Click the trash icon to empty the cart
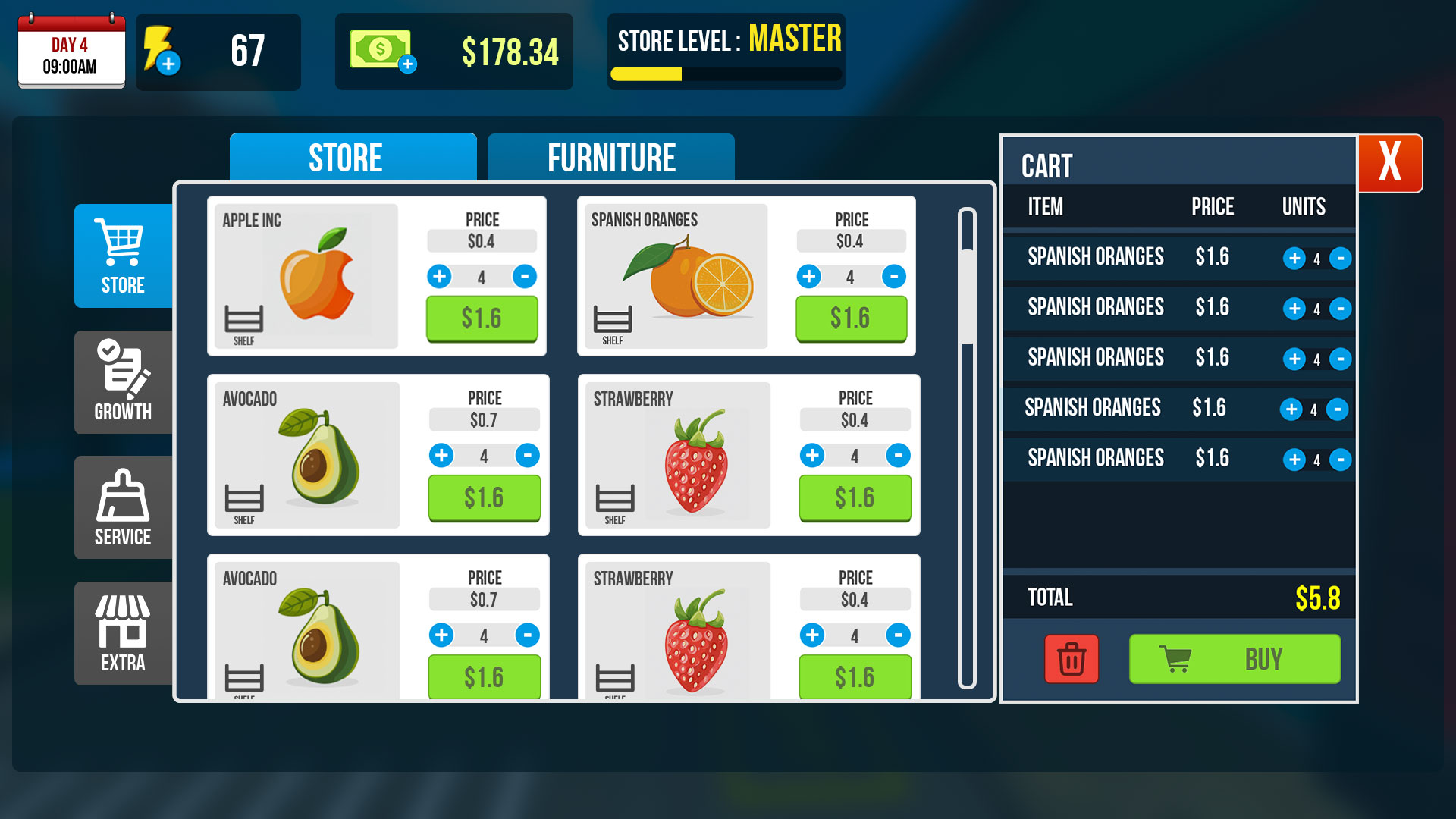The width and height of the screenshot is (1456, 819). (1071, 659)
